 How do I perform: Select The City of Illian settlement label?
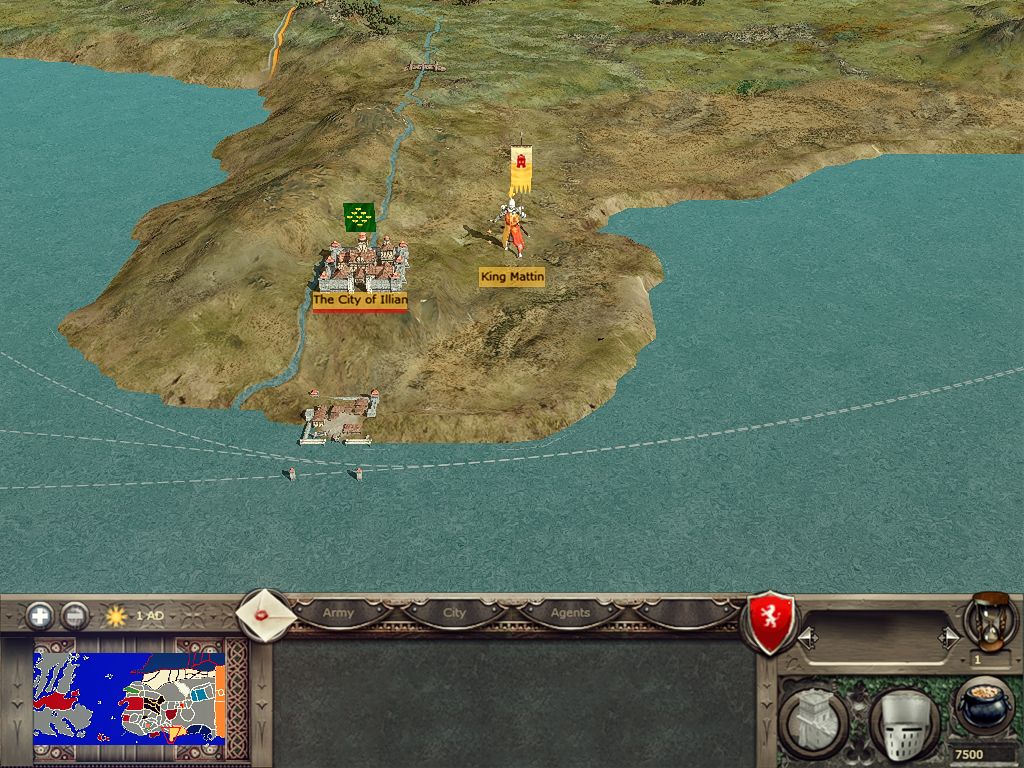359,300
